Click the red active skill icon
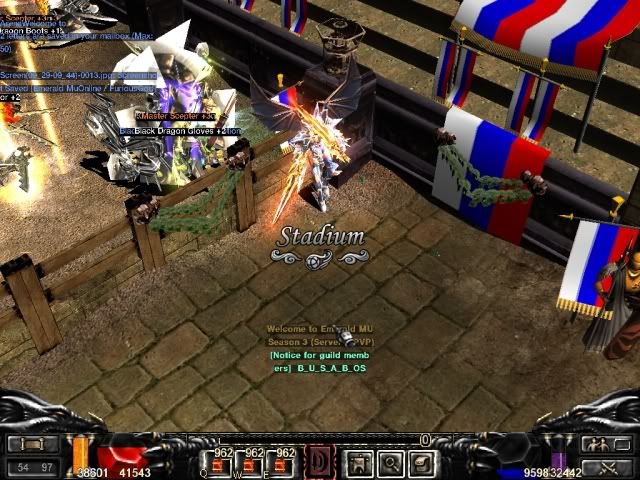Viewport: 640px width, 480px height. tap(321, 463)
